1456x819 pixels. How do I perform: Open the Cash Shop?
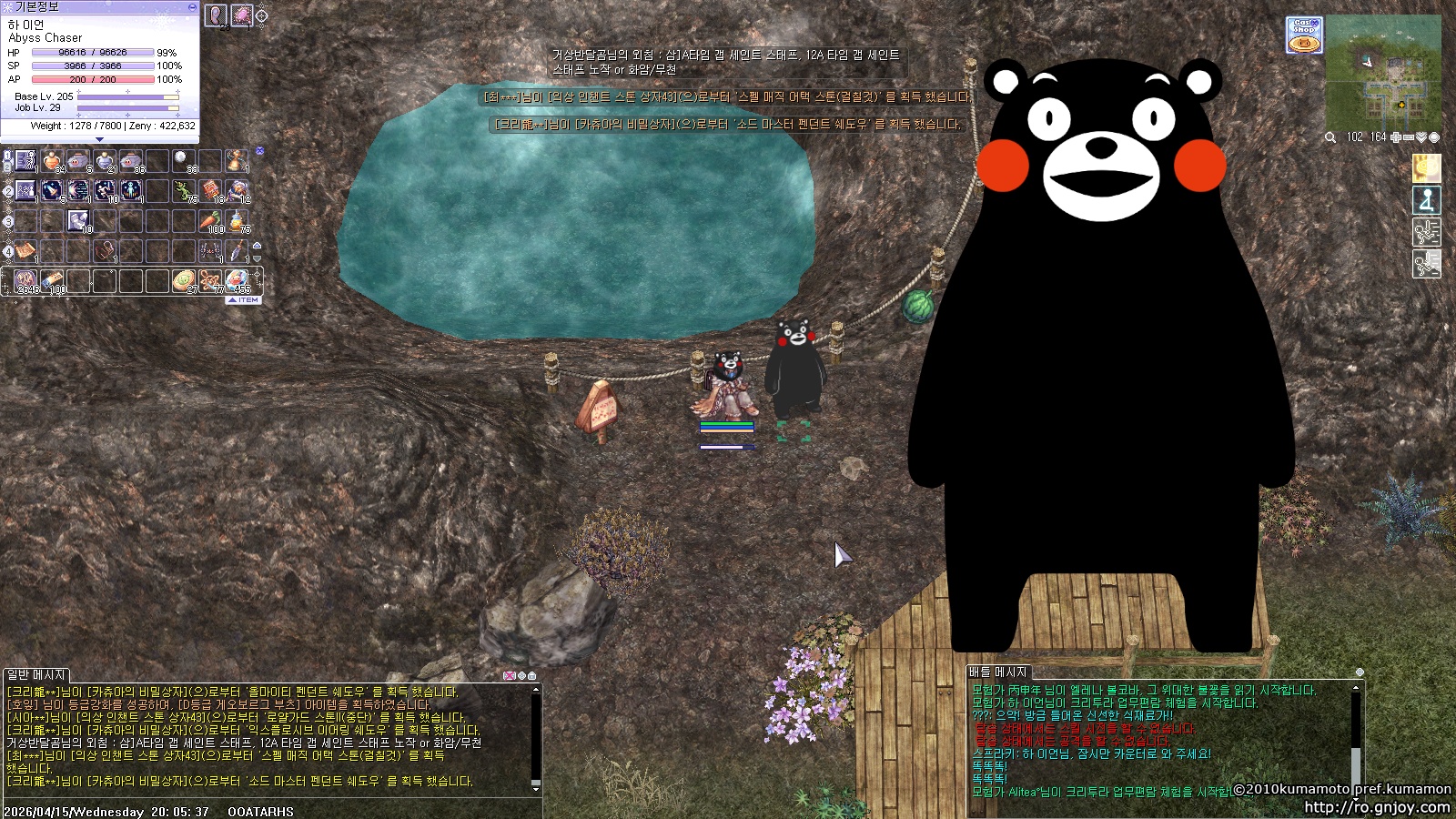tap(1304, 35)
